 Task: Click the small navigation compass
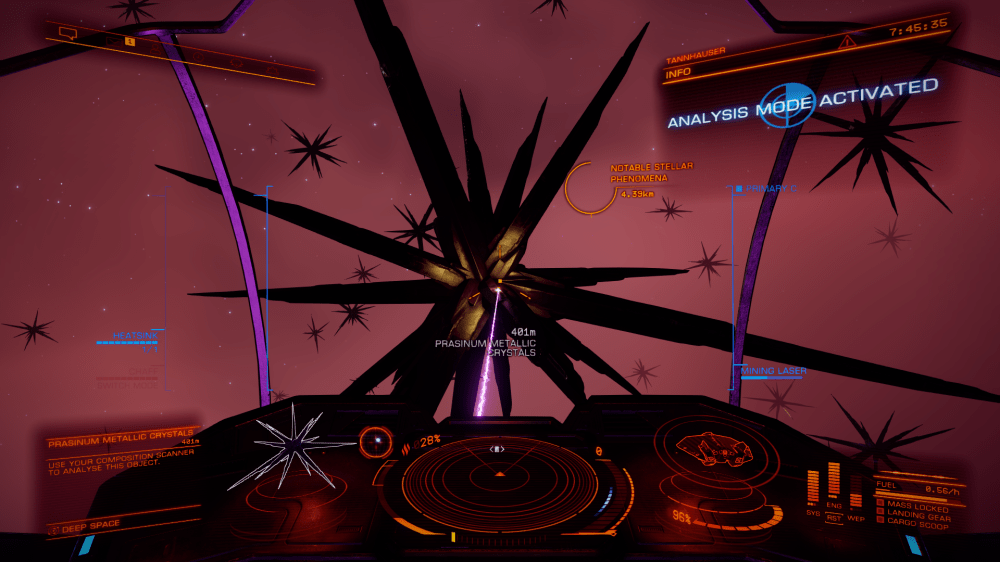(x=377, y=439)
